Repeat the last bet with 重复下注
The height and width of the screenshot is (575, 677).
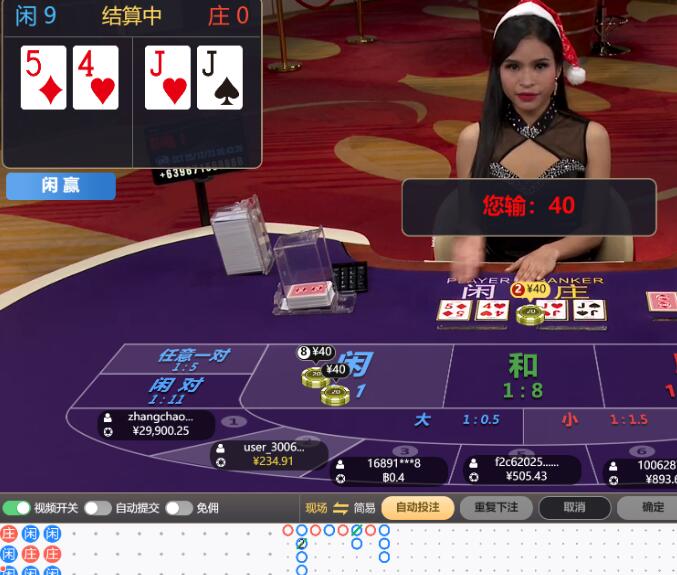click(496, 508)
